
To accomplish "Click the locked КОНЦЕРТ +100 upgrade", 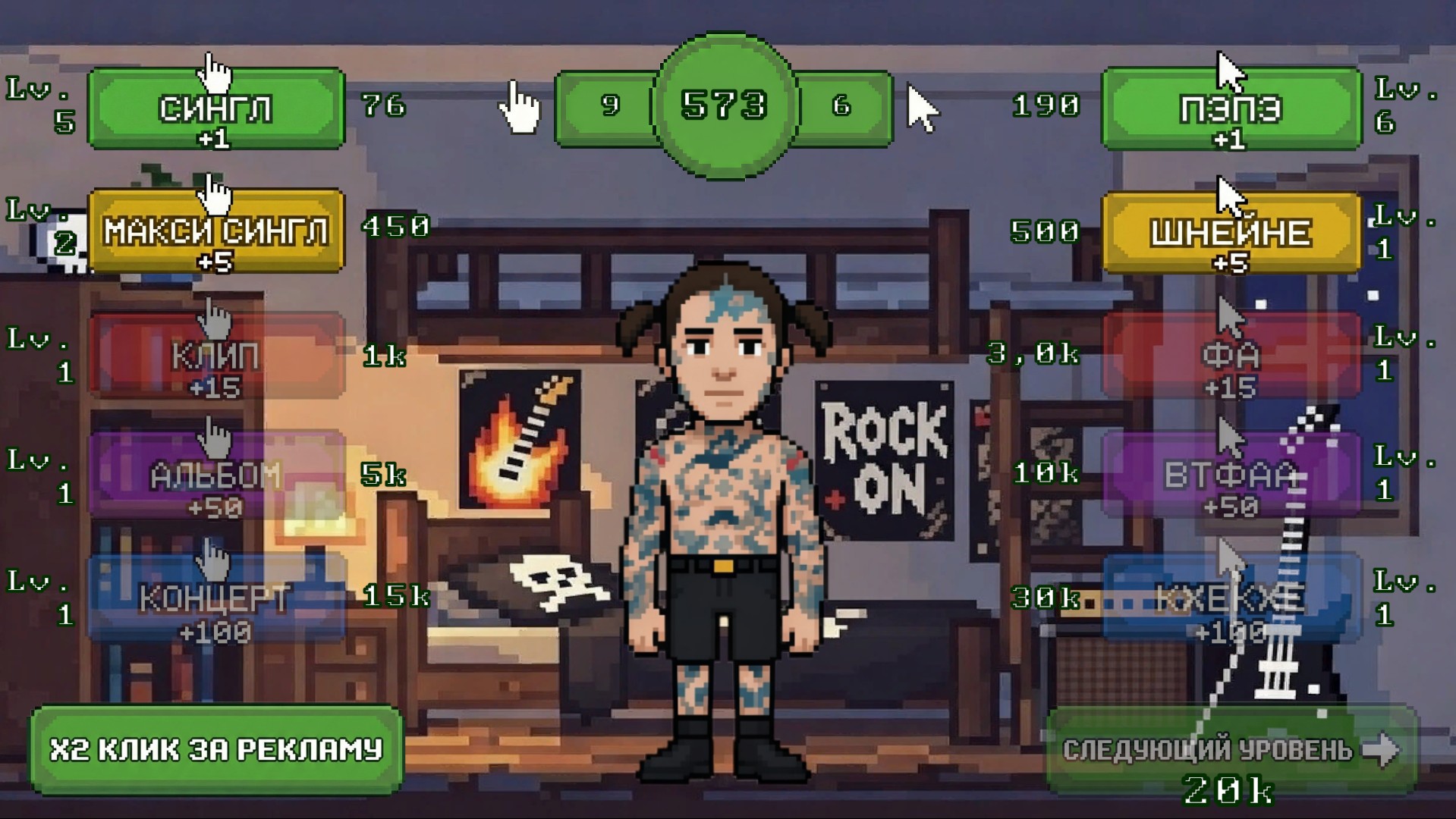I will click(215, 599).
